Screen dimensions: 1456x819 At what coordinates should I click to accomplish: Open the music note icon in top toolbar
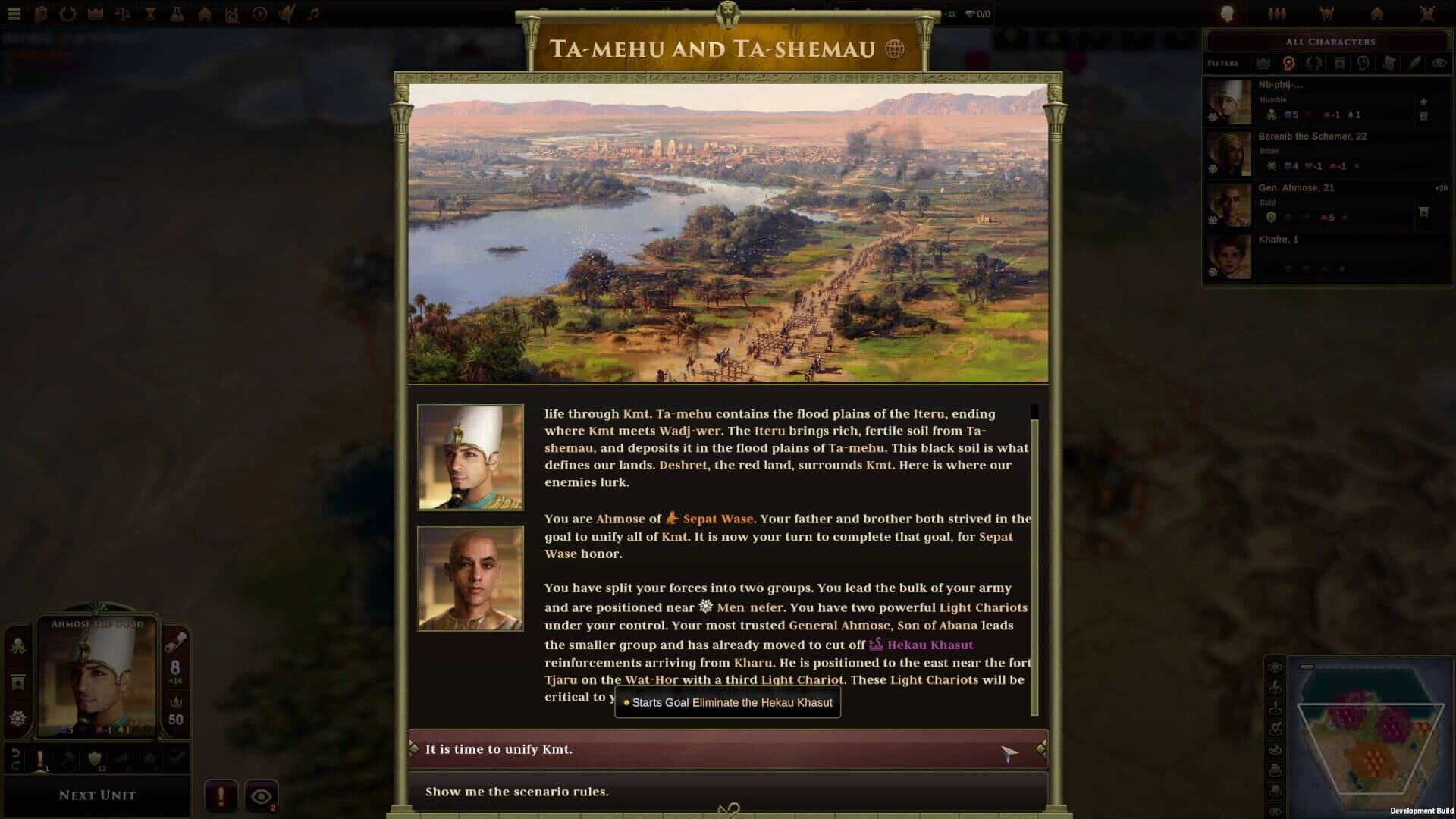313,13
